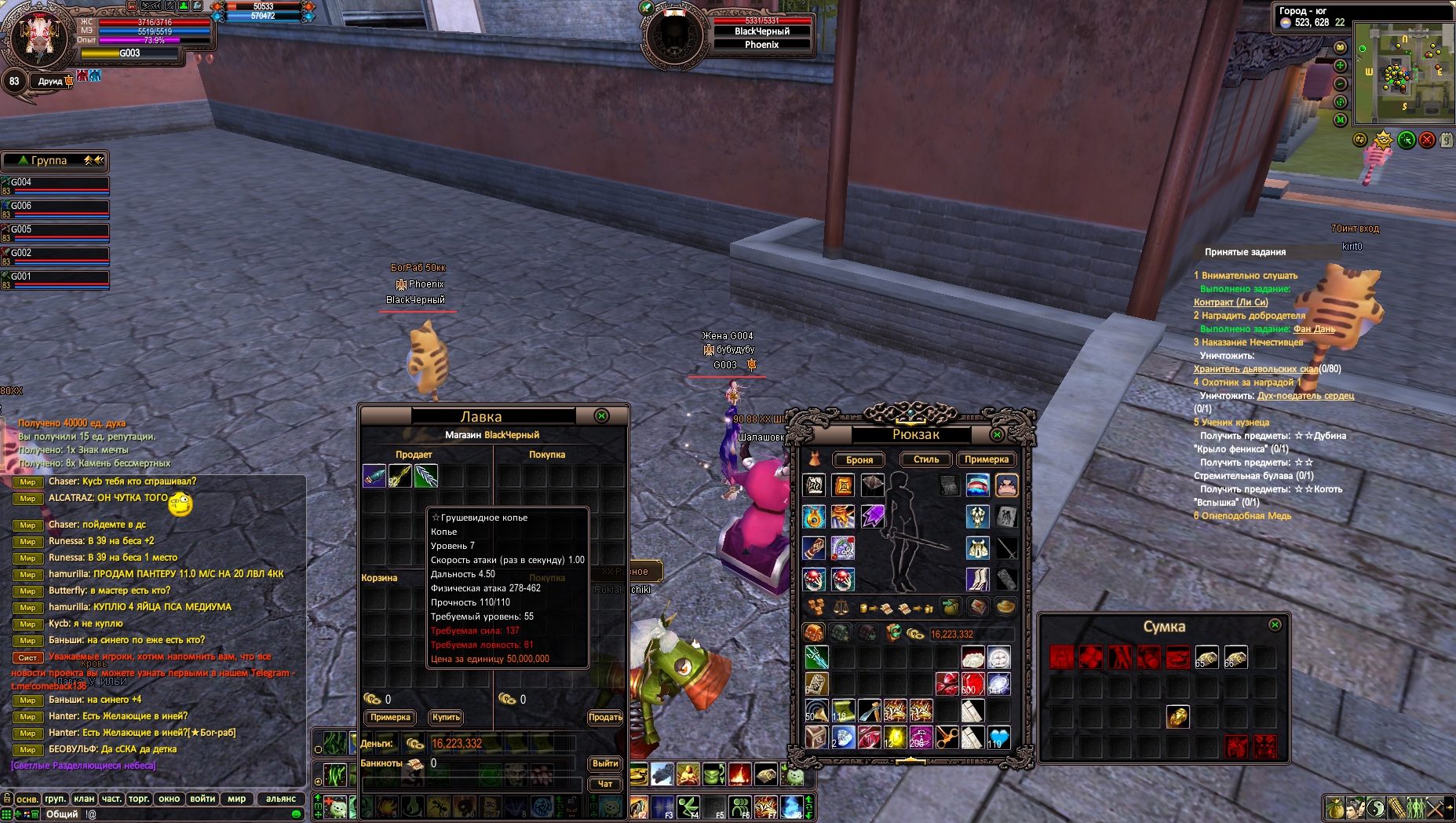Close the Сумка bag window
This screenshot has height=823, width=1456.
click(x=1275, y=624)
